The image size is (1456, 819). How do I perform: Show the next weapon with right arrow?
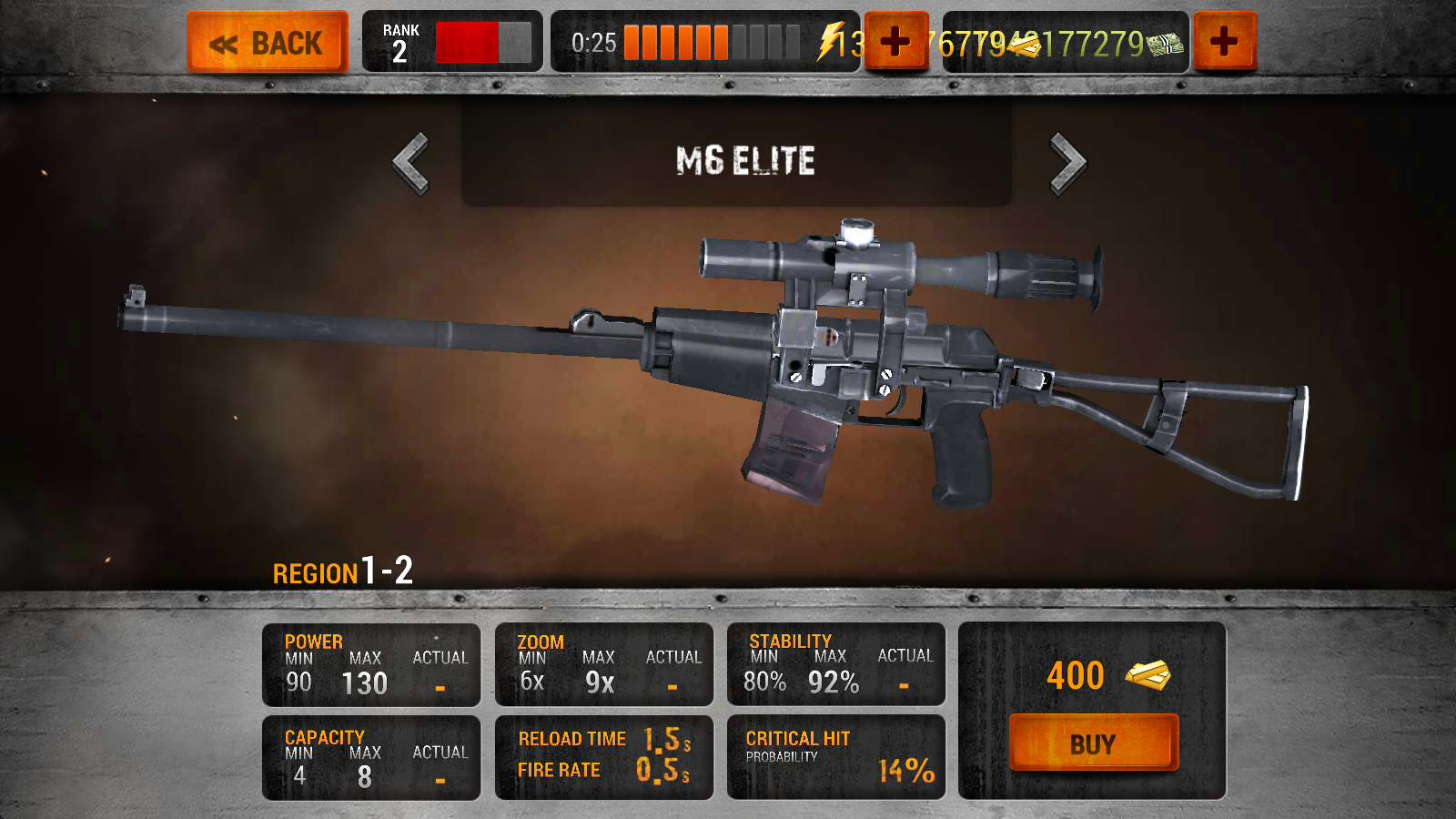1067,164
